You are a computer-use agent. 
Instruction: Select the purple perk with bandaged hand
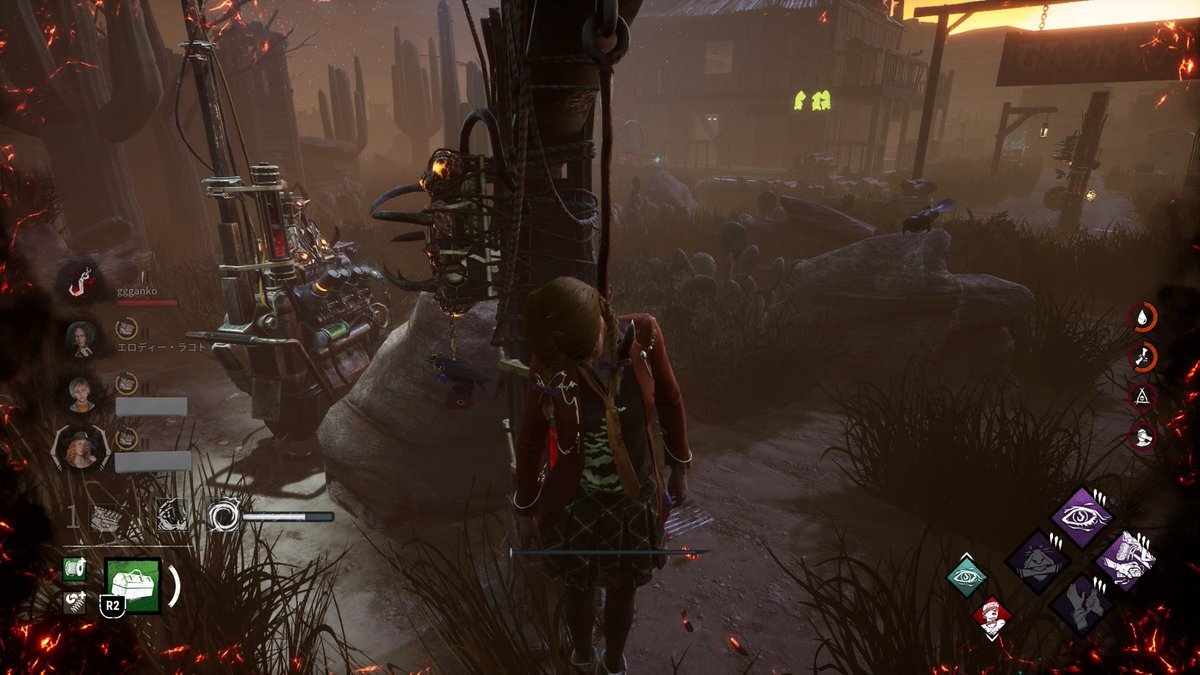pyautogui.click(x=1125, y=561)
